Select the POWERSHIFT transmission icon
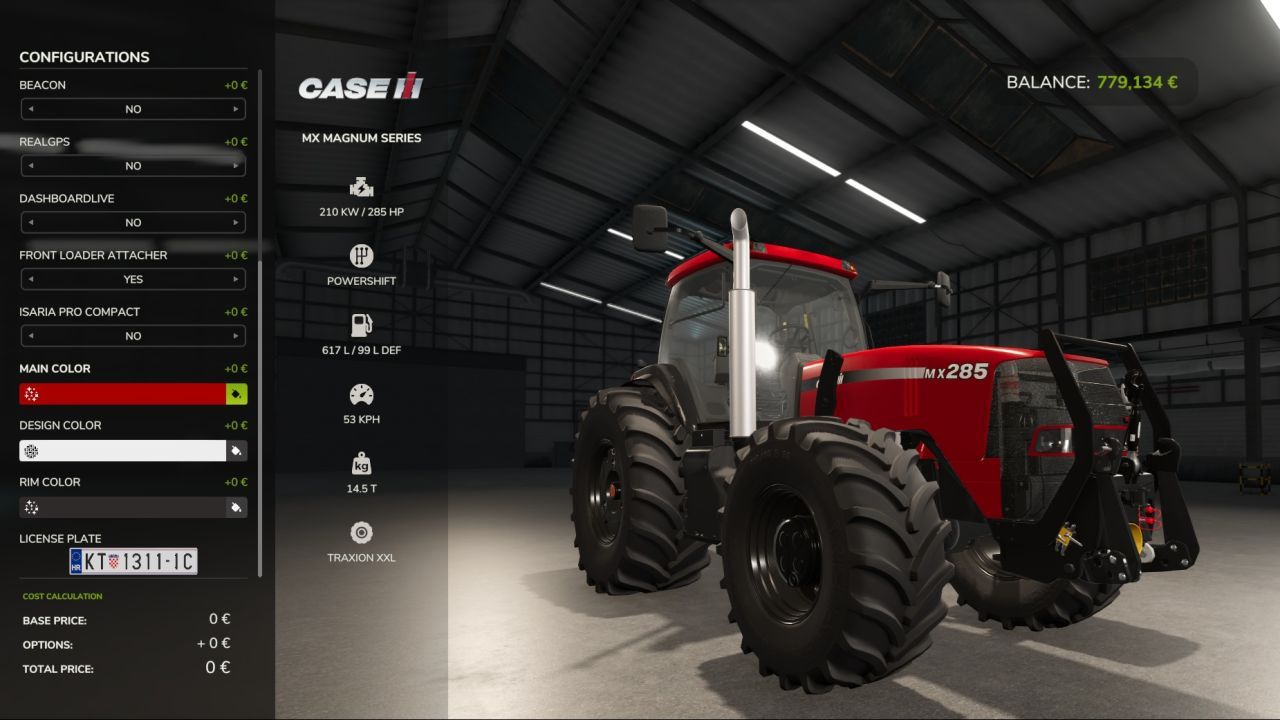This screenshot has width=1280, height=720. click(361, 256)
